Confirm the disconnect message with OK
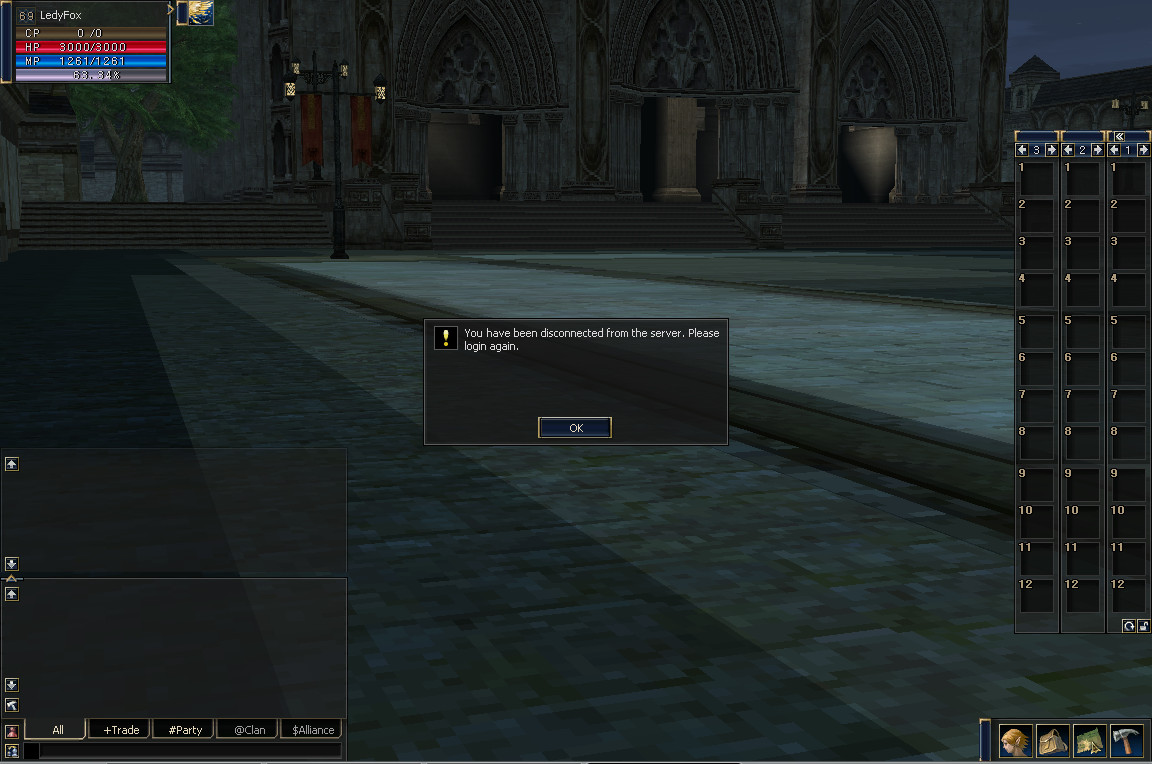The width and height of the screenshot is (1152, 764). coord(575,428)
